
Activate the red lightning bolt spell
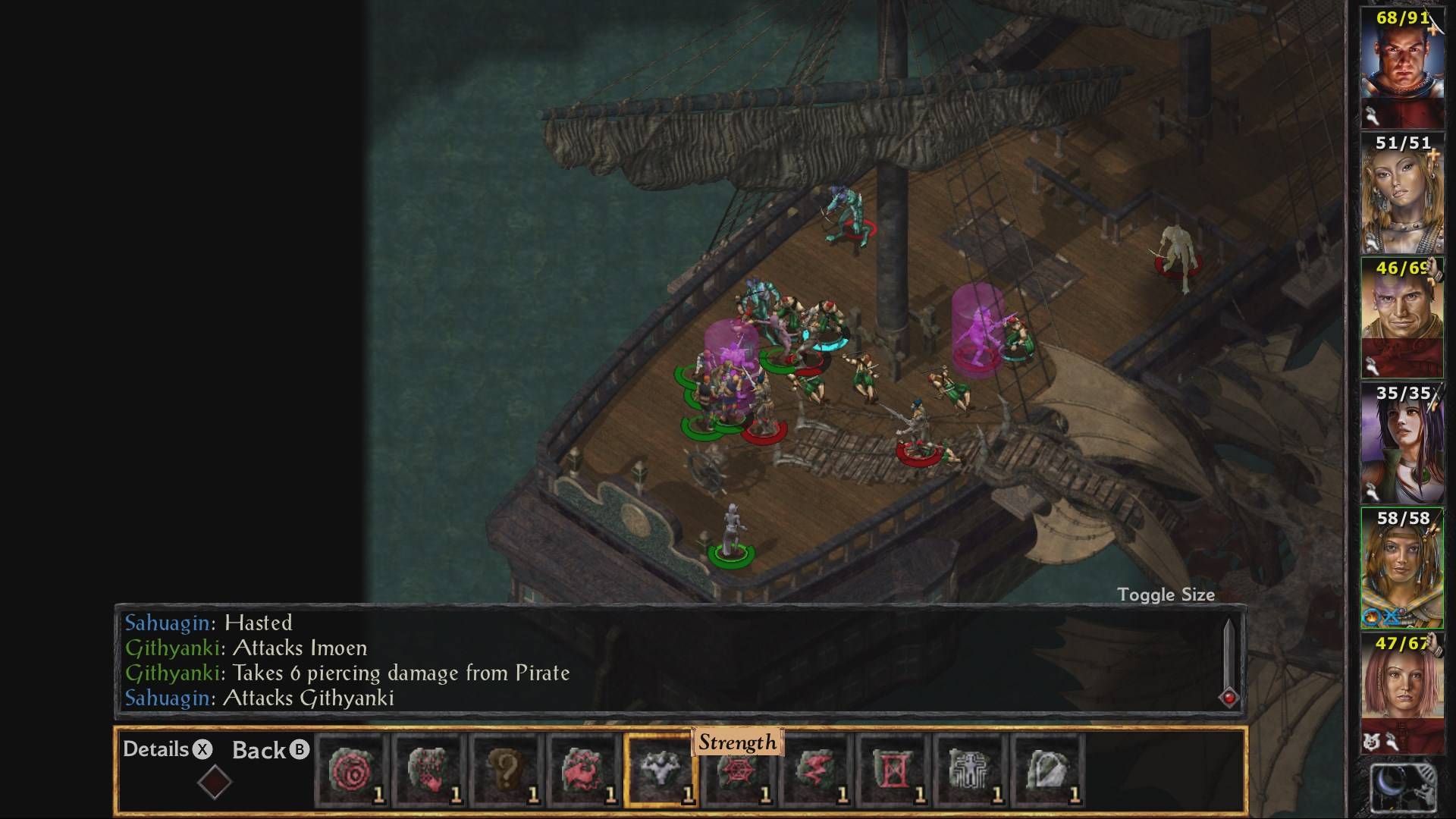[815, 770]
